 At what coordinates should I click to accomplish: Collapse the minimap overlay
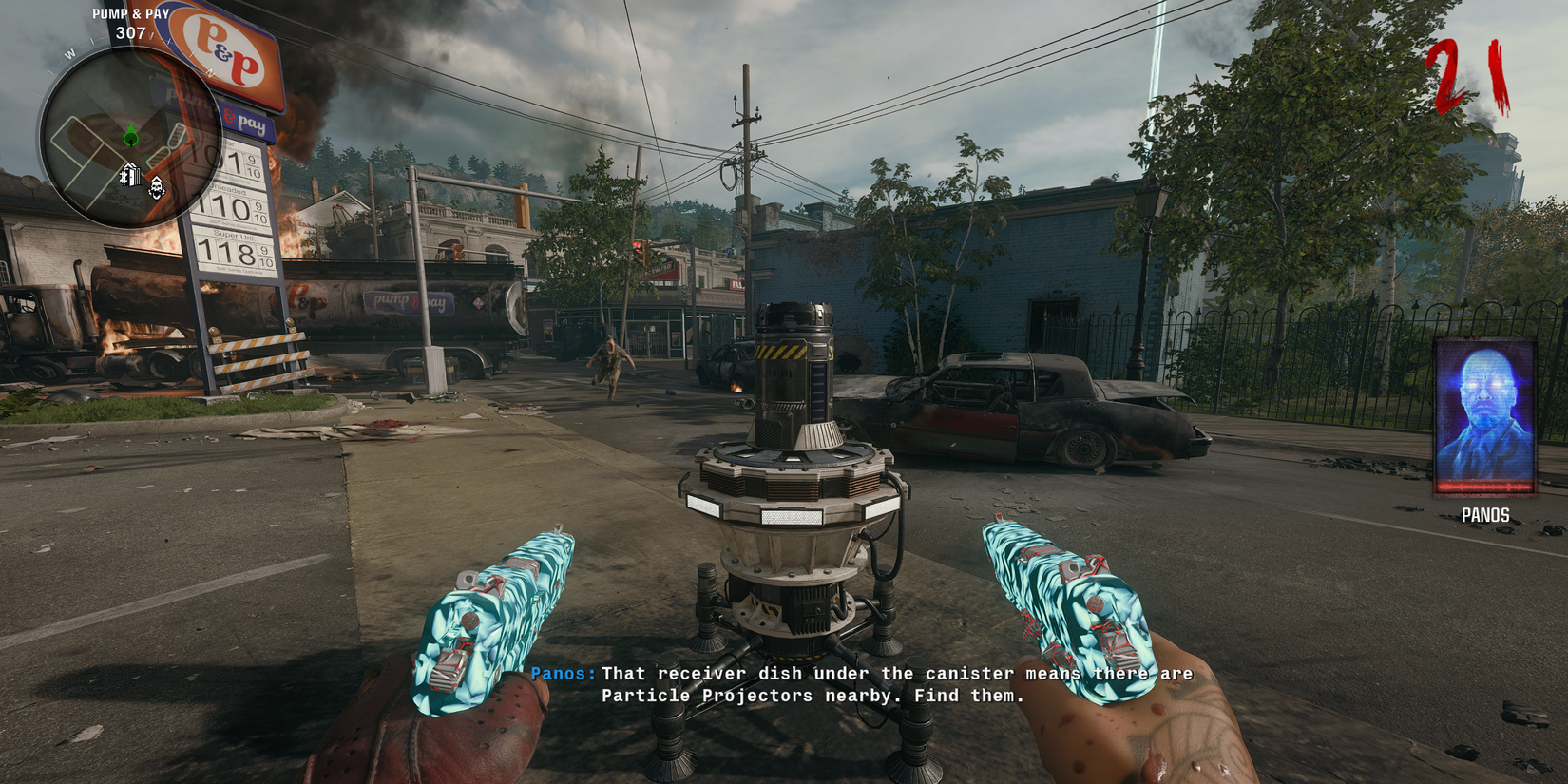[133, 133]
